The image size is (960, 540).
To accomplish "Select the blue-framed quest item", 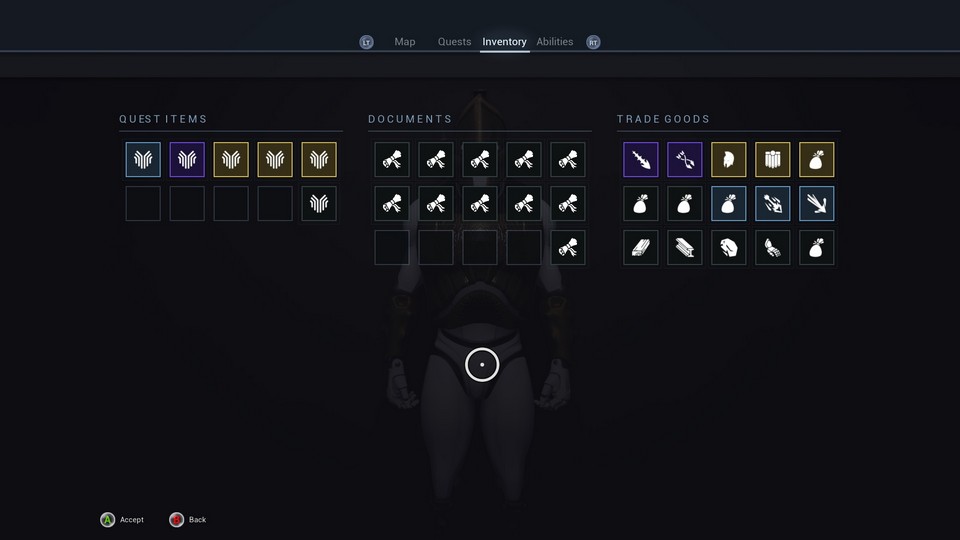I will (143, 159).
